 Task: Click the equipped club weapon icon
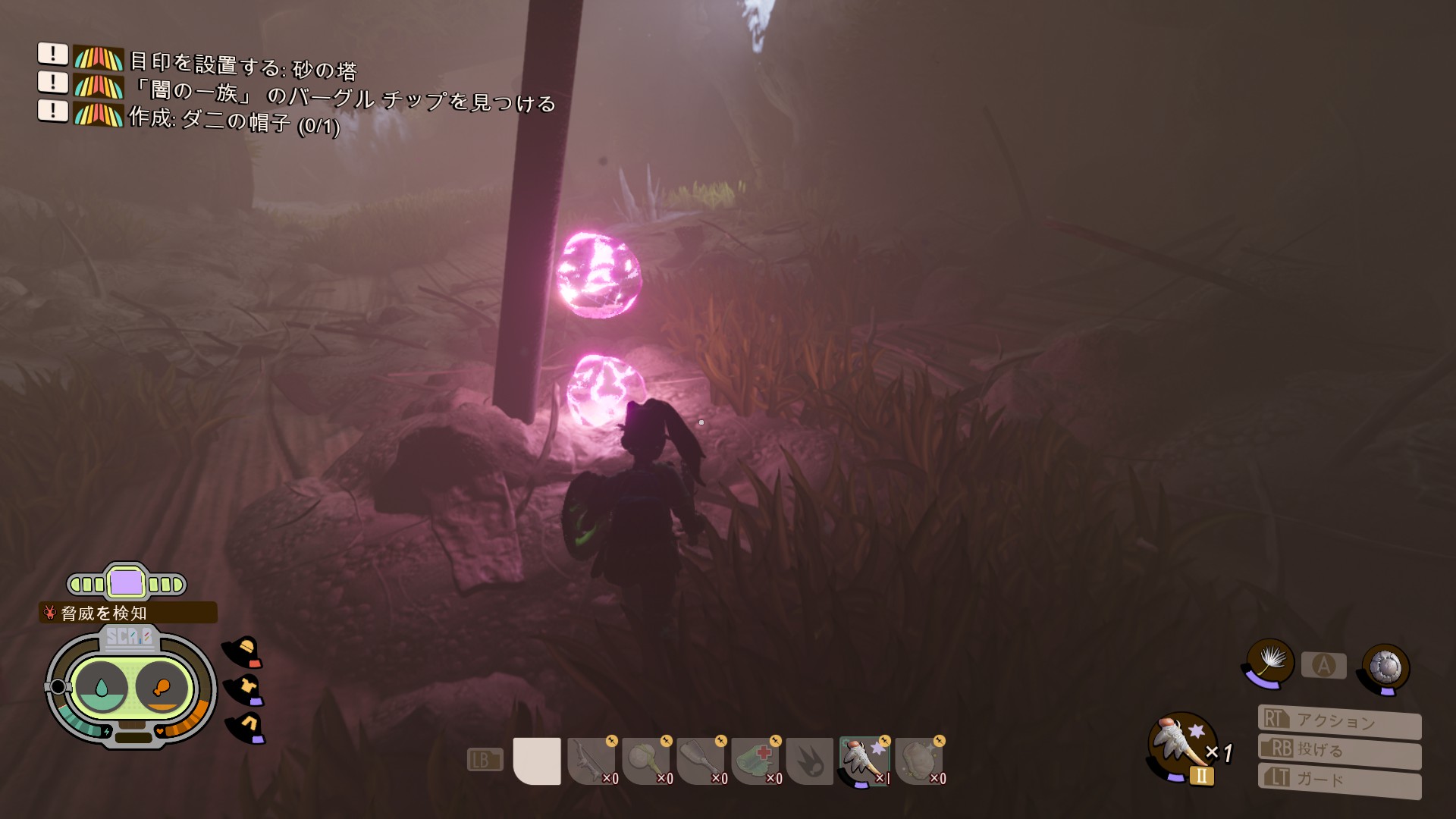coord(1180,746)
